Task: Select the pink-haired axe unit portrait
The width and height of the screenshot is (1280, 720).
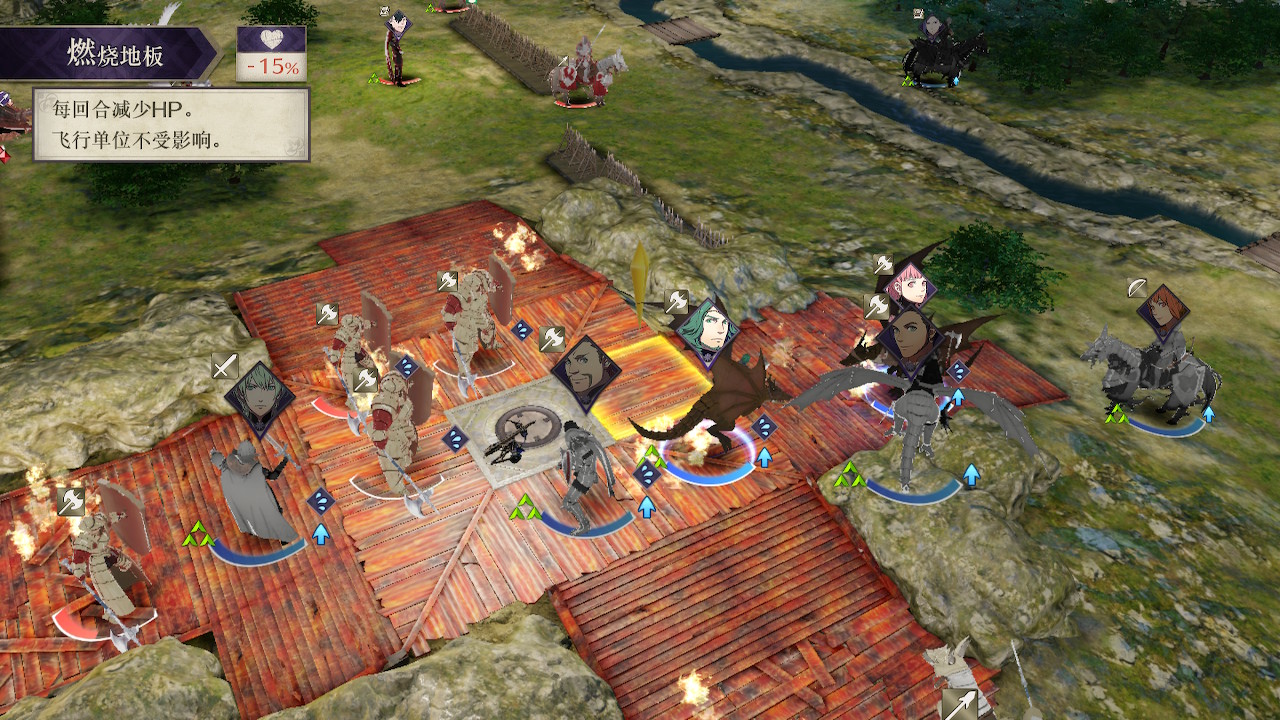Action: click(x=909, y=288)
